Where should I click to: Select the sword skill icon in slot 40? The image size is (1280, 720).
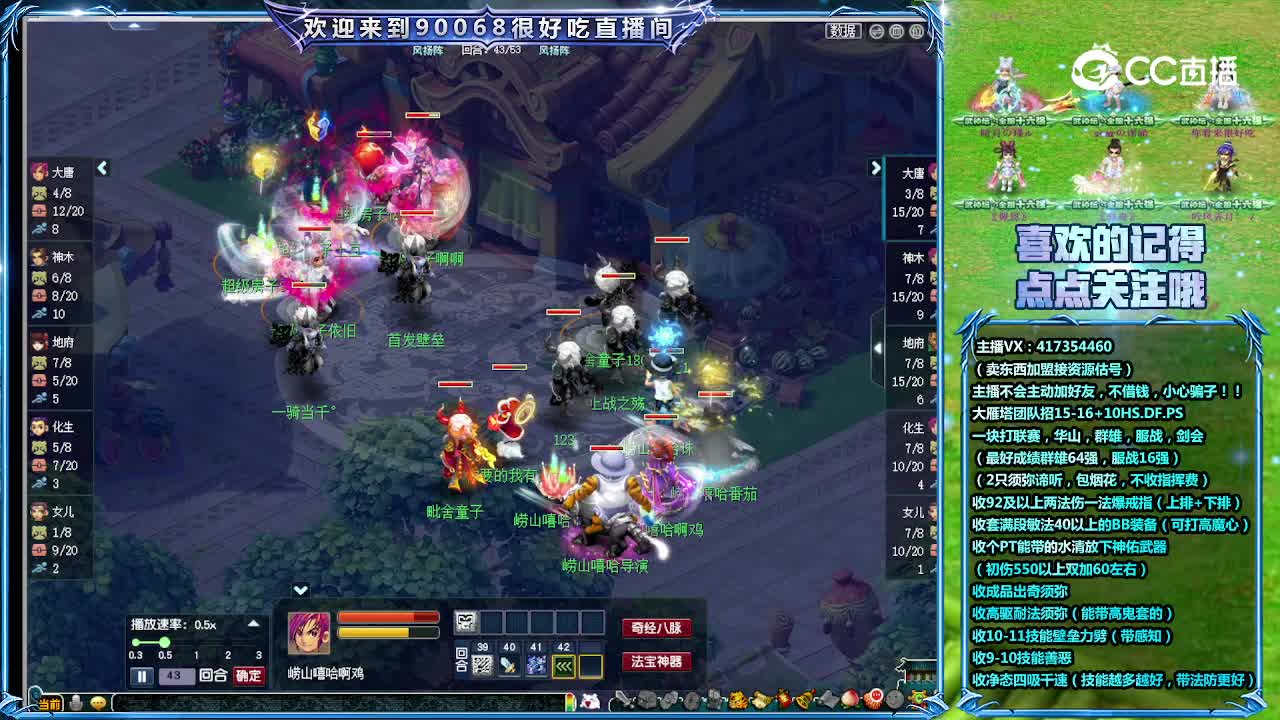(508, 664)
